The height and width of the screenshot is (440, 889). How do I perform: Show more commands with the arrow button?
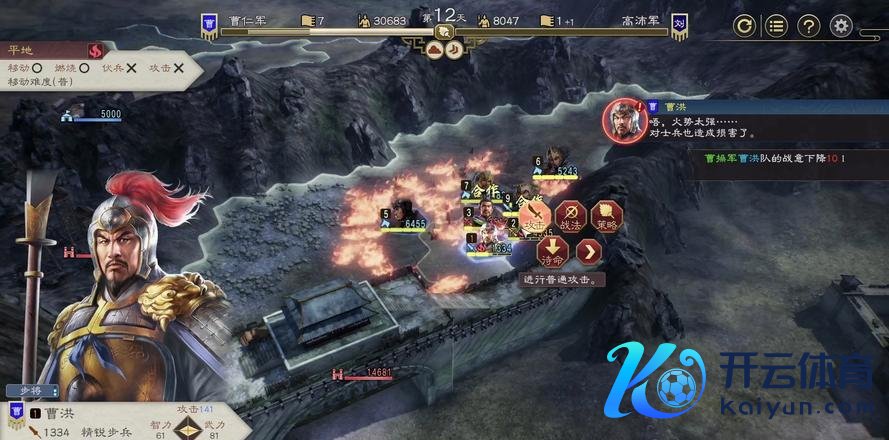click(590, 250)
